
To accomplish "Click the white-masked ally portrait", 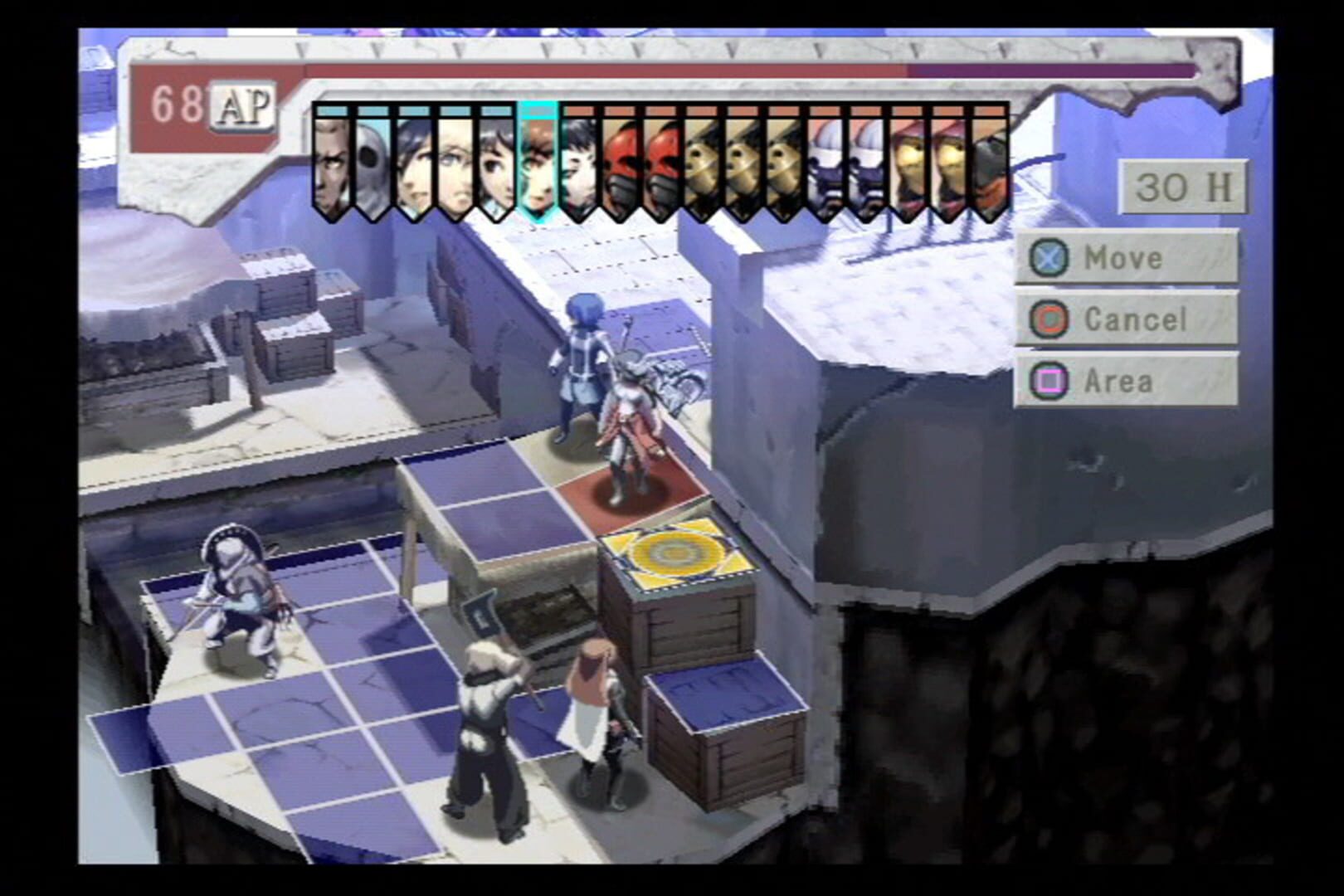I will (373, 162).
